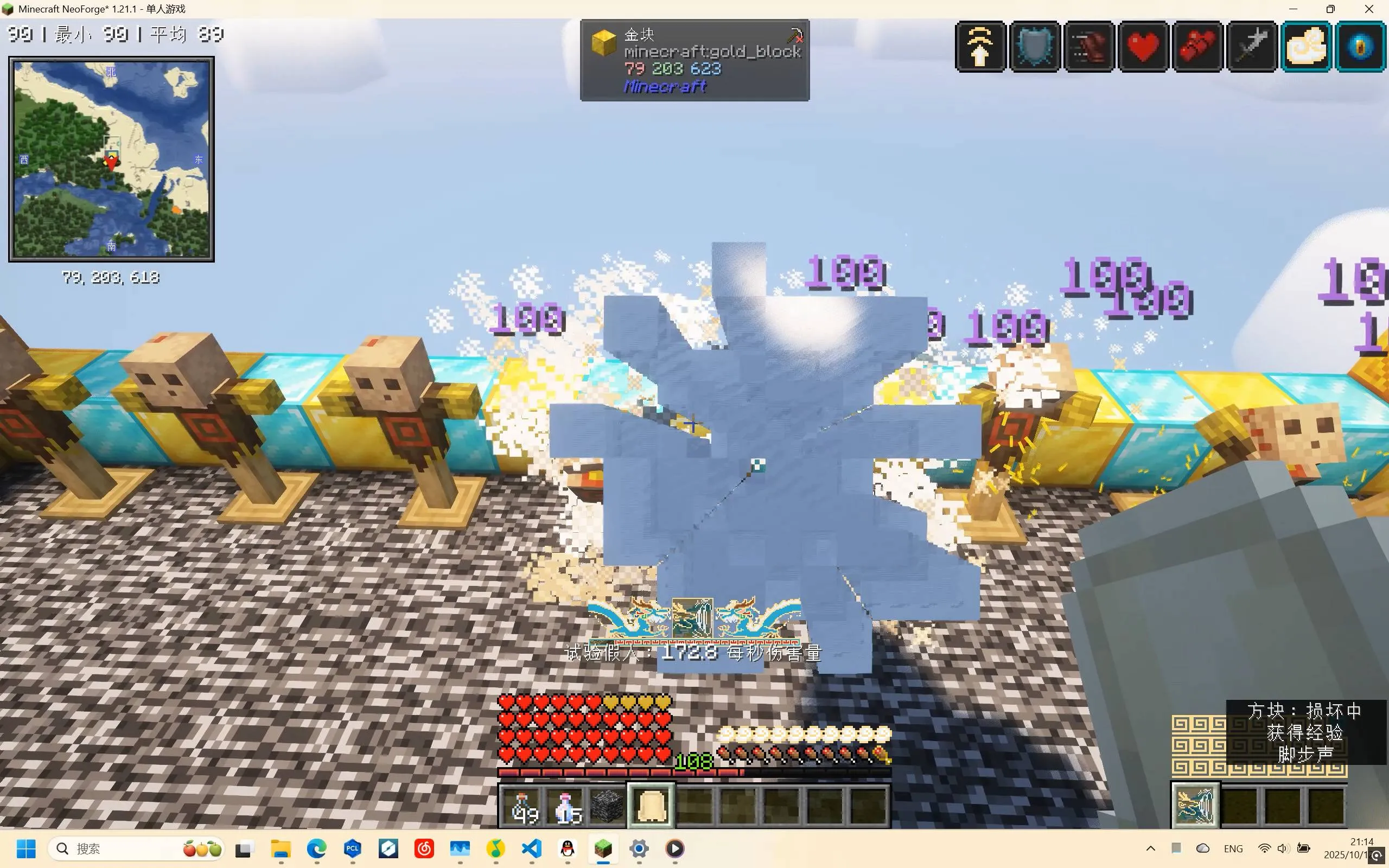Image resolution: width=1389 pixels, height=868 pixels.
Task: Select the potion stack of 15 in hotbar
Action: 565,806
